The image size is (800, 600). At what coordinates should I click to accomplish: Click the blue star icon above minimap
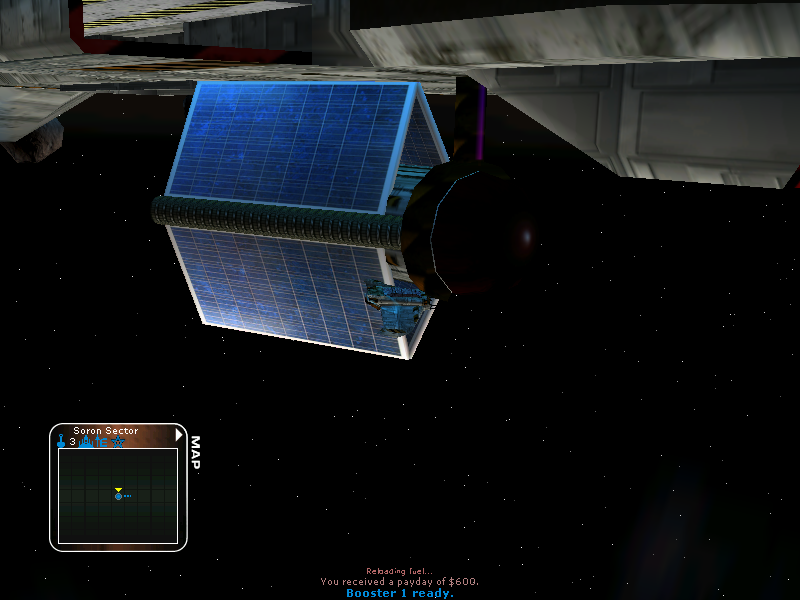click(119, 441)
